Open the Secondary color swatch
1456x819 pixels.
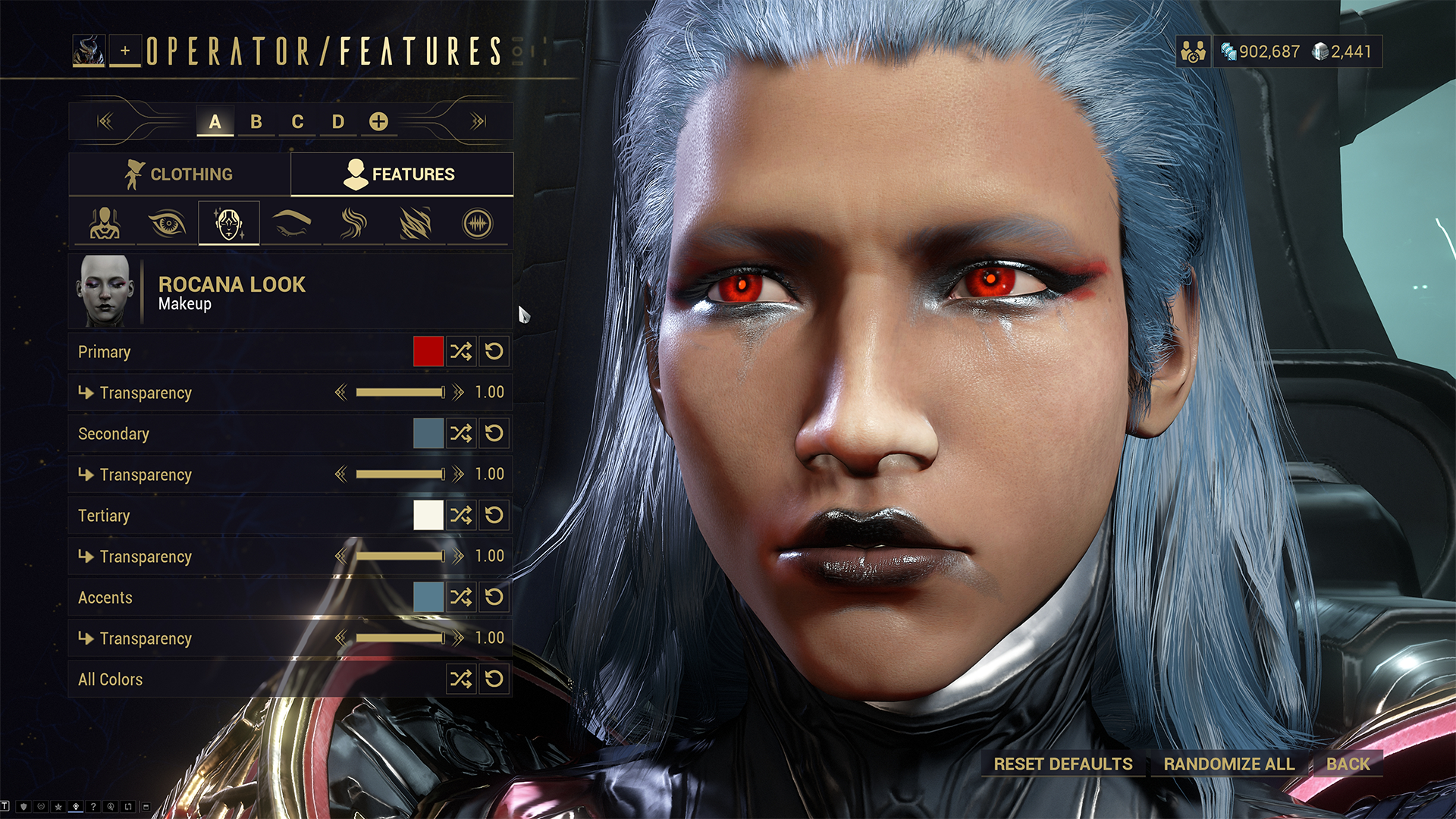[x=428, y=433]
